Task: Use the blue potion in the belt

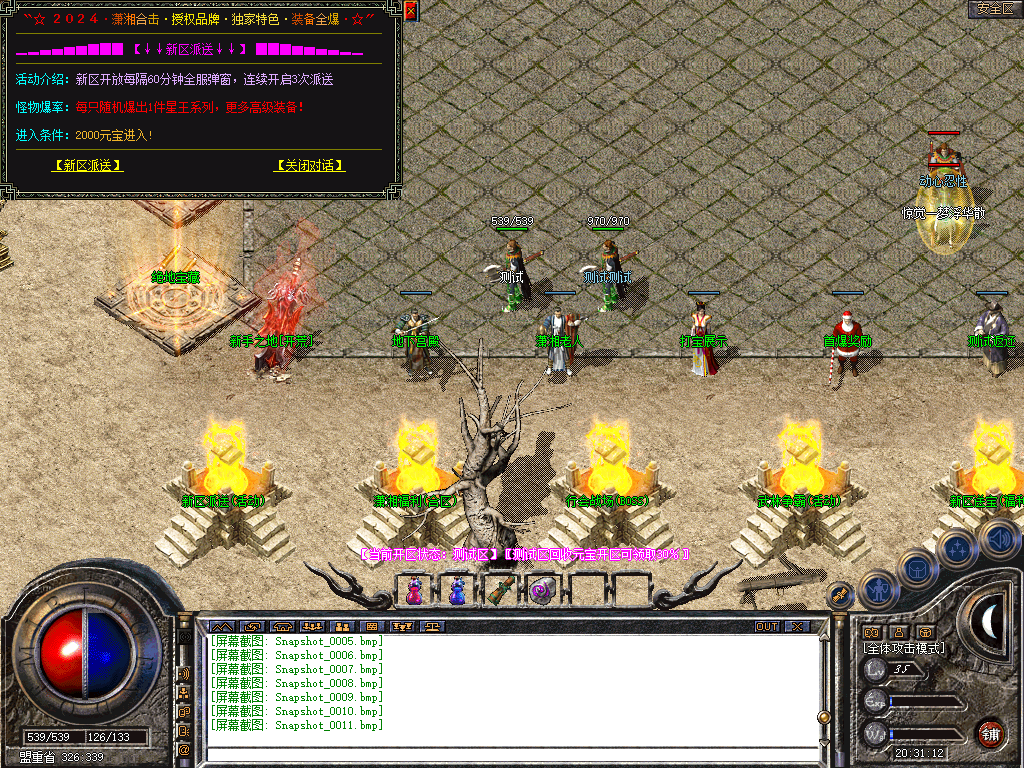Action: (x=457, y=591)
